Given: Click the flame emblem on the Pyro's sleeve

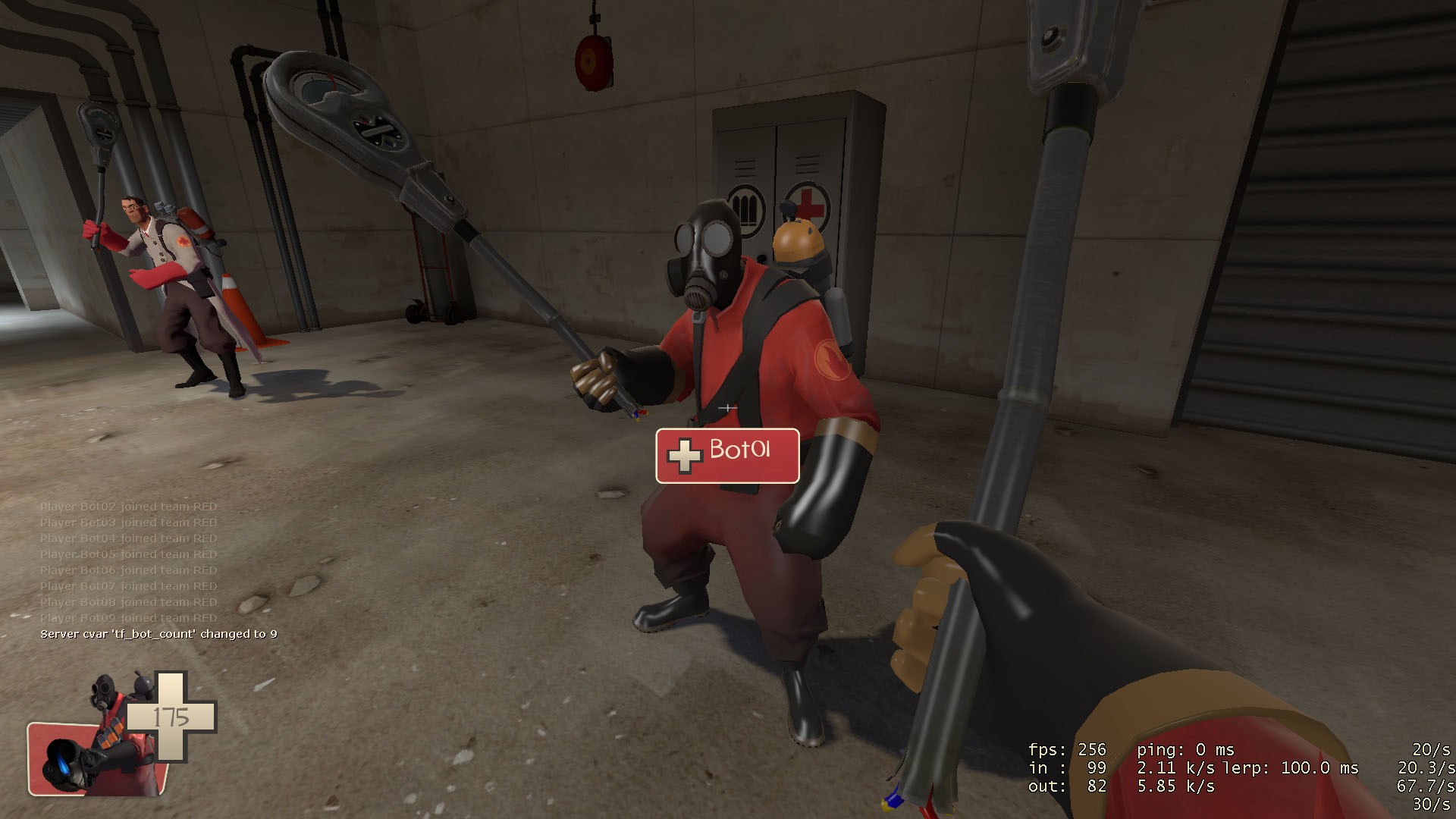Looking at the screenshot, I should click(x=832, y=359).
